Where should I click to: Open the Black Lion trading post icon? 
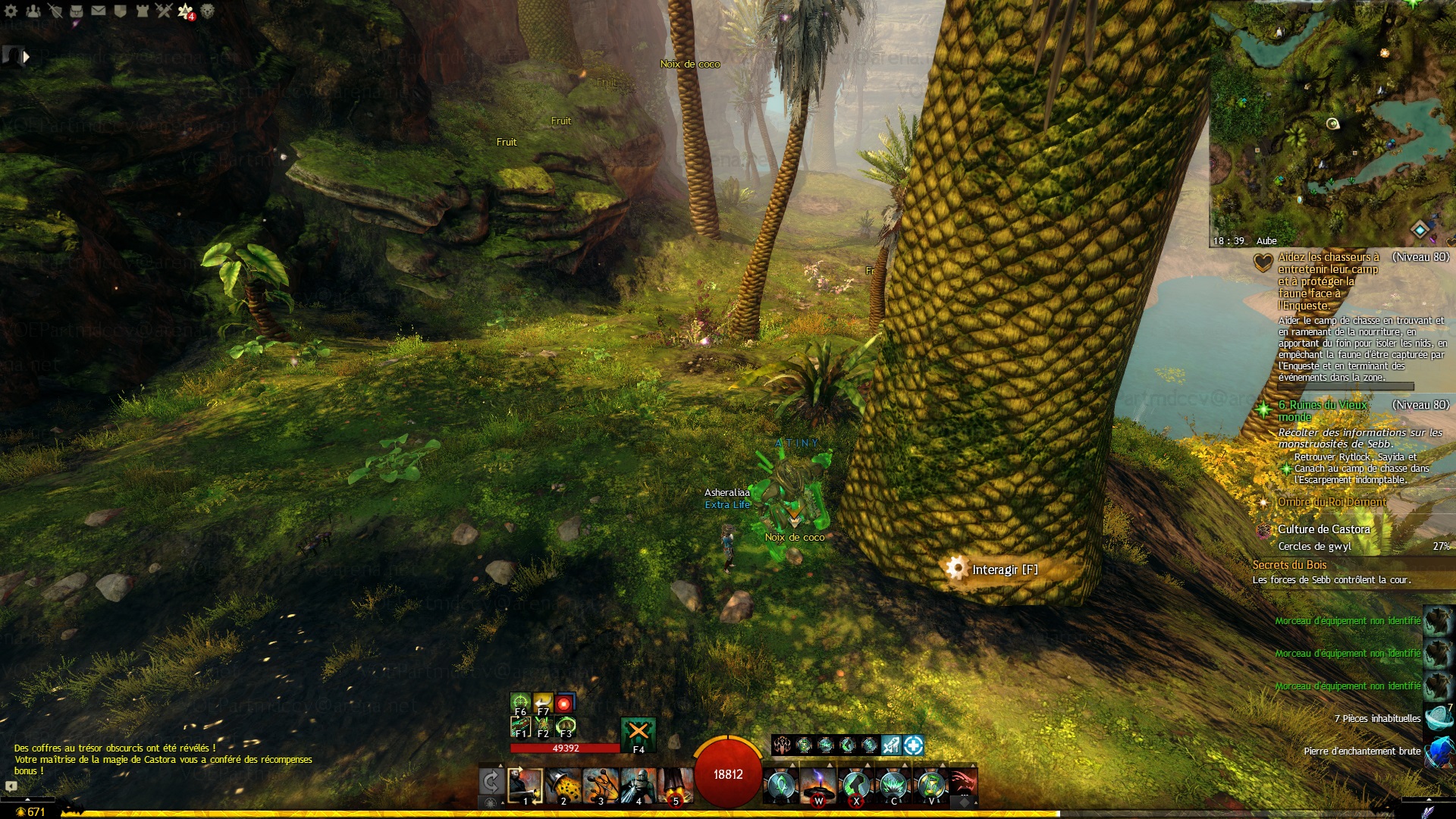click(x=207, y=11)
